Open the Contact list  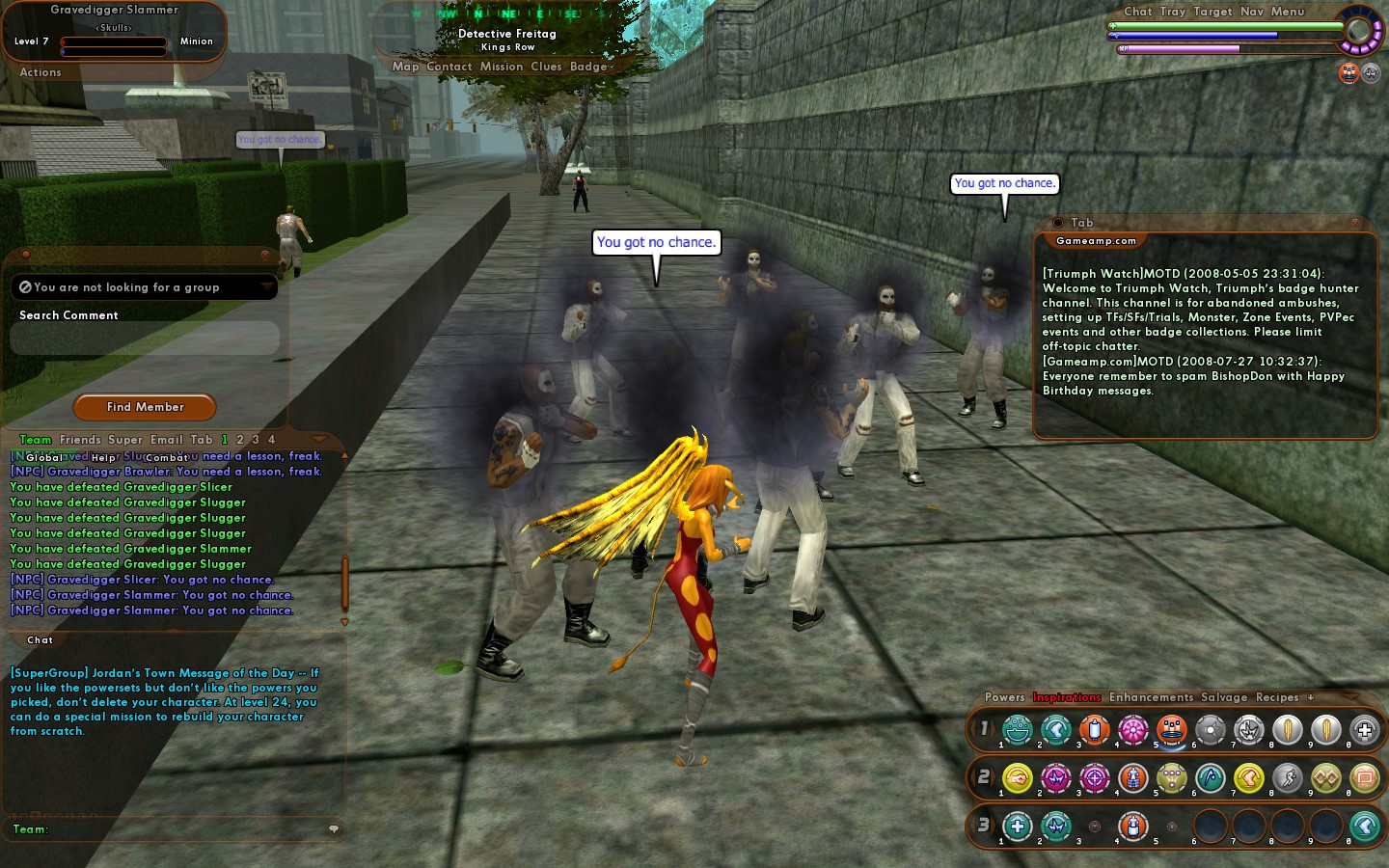(449, 67)
